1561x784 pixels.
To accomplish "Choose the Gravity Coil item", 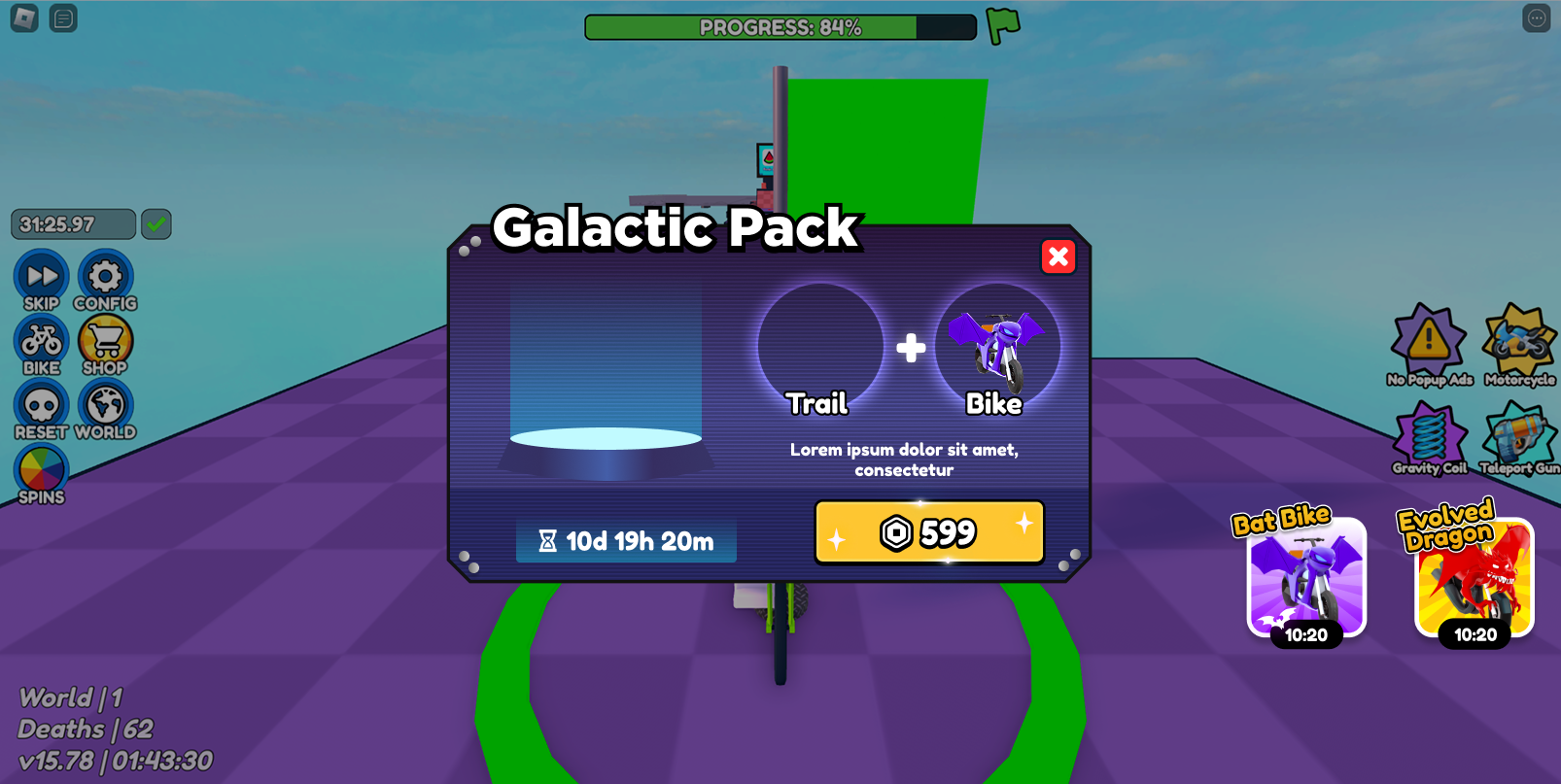I will [x=1428, y=439].
